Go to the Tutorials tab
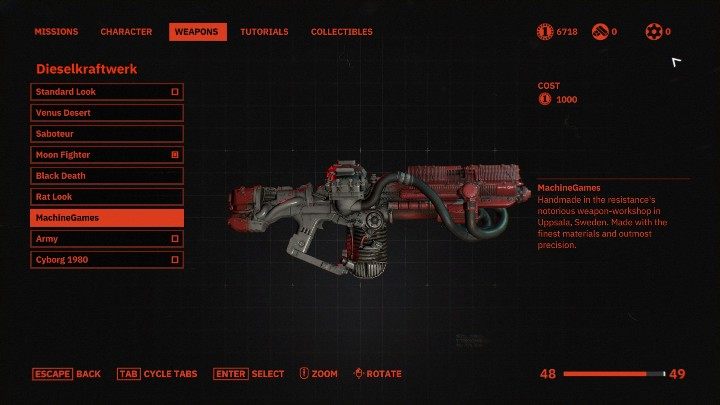This screenshot has width=720, height=405. pyautogui.click(x=264, y=32)
